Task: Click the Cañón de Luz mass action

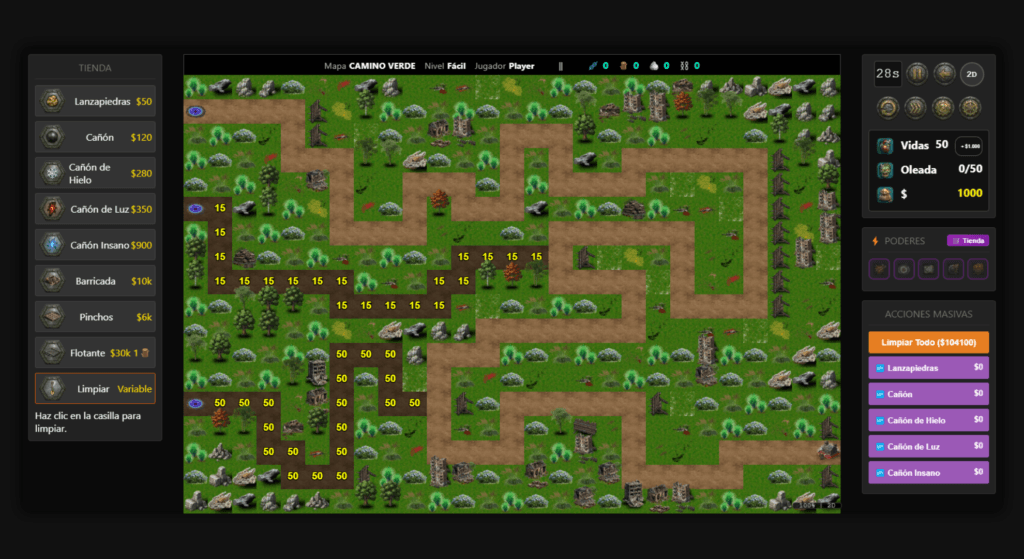Action: click(928, 446)
